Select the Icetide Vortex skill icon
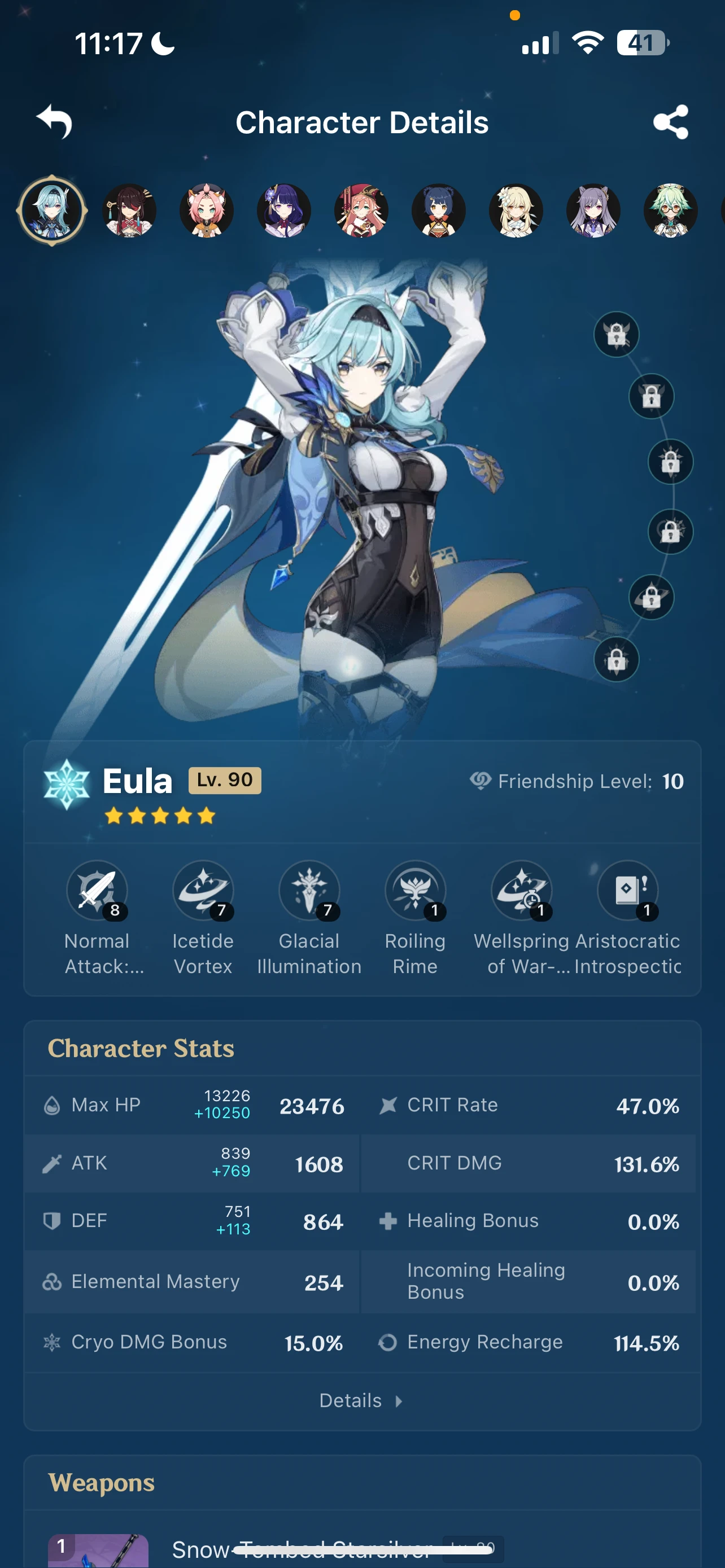This screenshot has width=725, height=1568. pyautogui.click(x=203, y=891)
